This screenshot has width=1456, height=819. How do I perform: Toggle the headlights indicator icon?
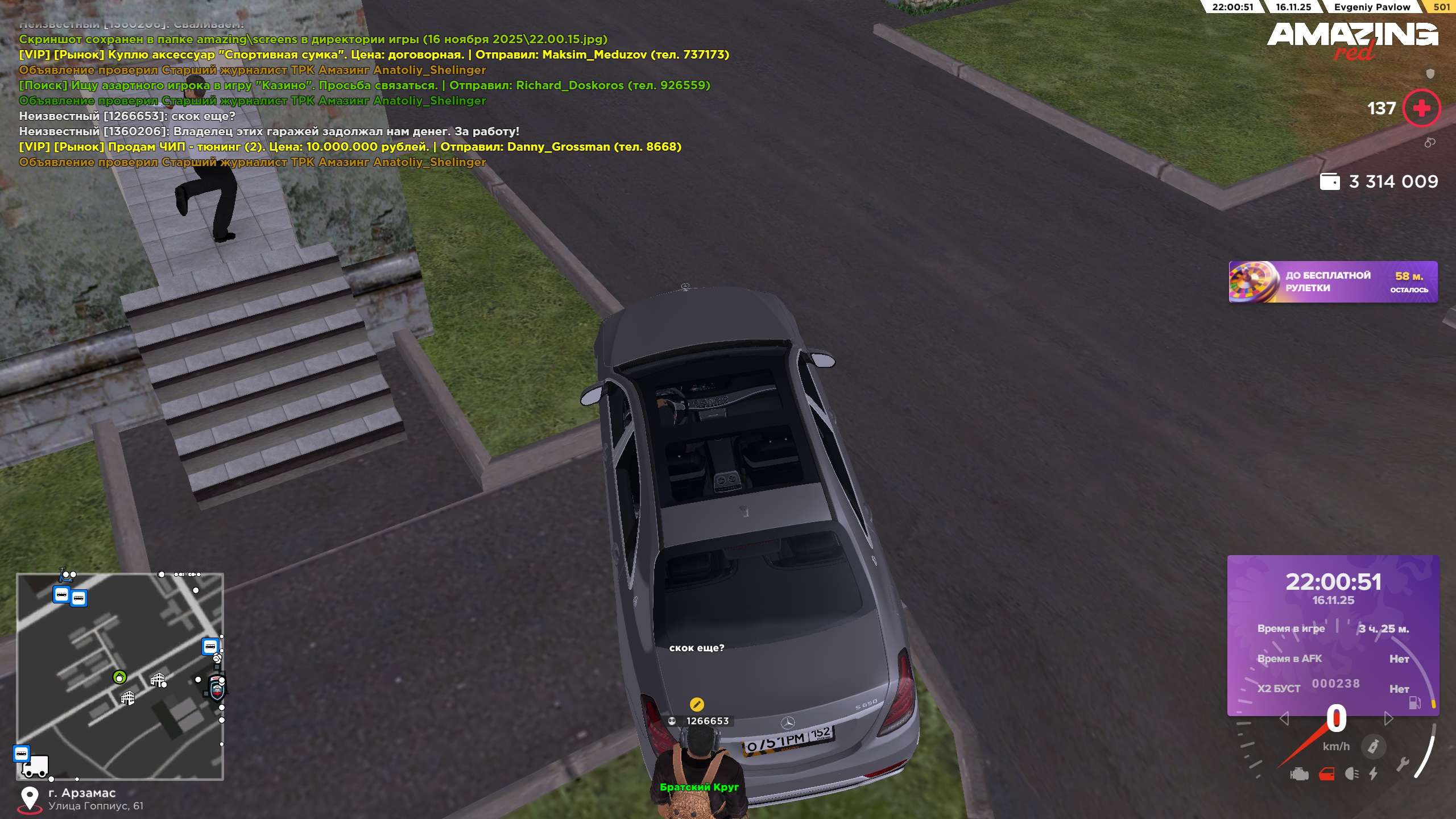(x=1352, y=774)
